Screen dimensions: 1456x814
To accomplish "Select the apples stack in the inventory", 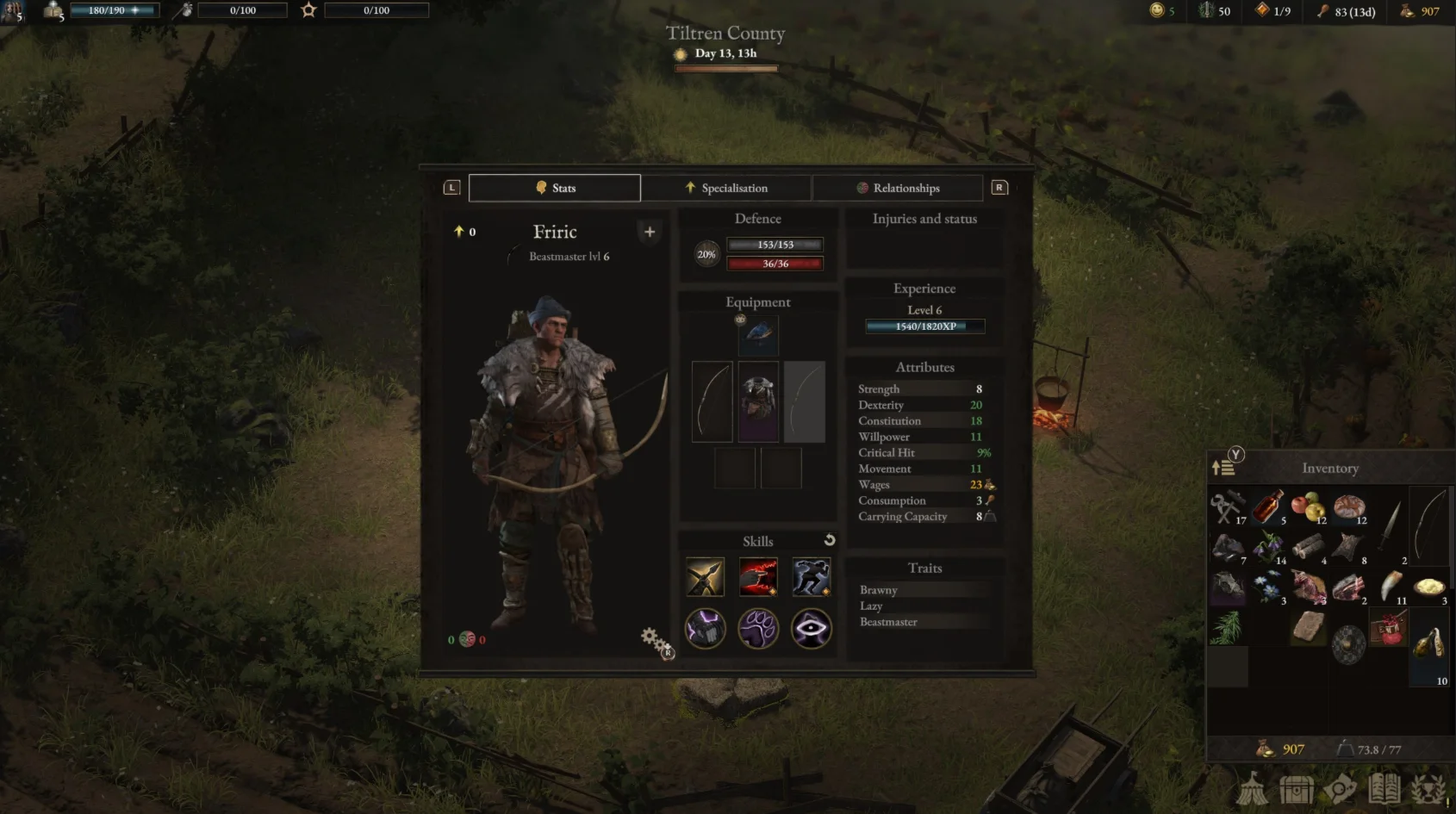I will (1308, 506).
